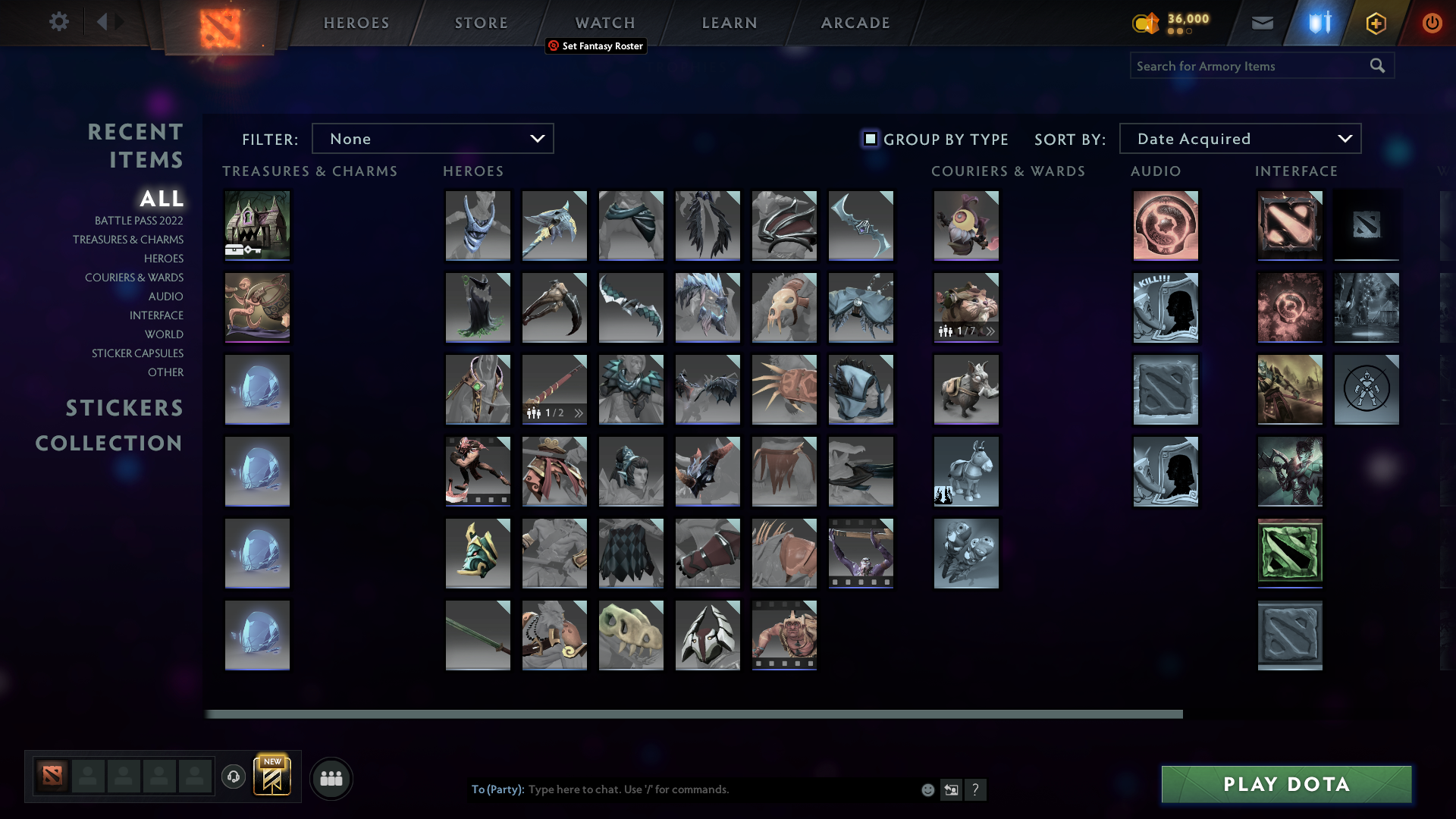Open the Date Acquired sort dropdown
This screenshot has width=1456, height=819.
click(1239, 138)
